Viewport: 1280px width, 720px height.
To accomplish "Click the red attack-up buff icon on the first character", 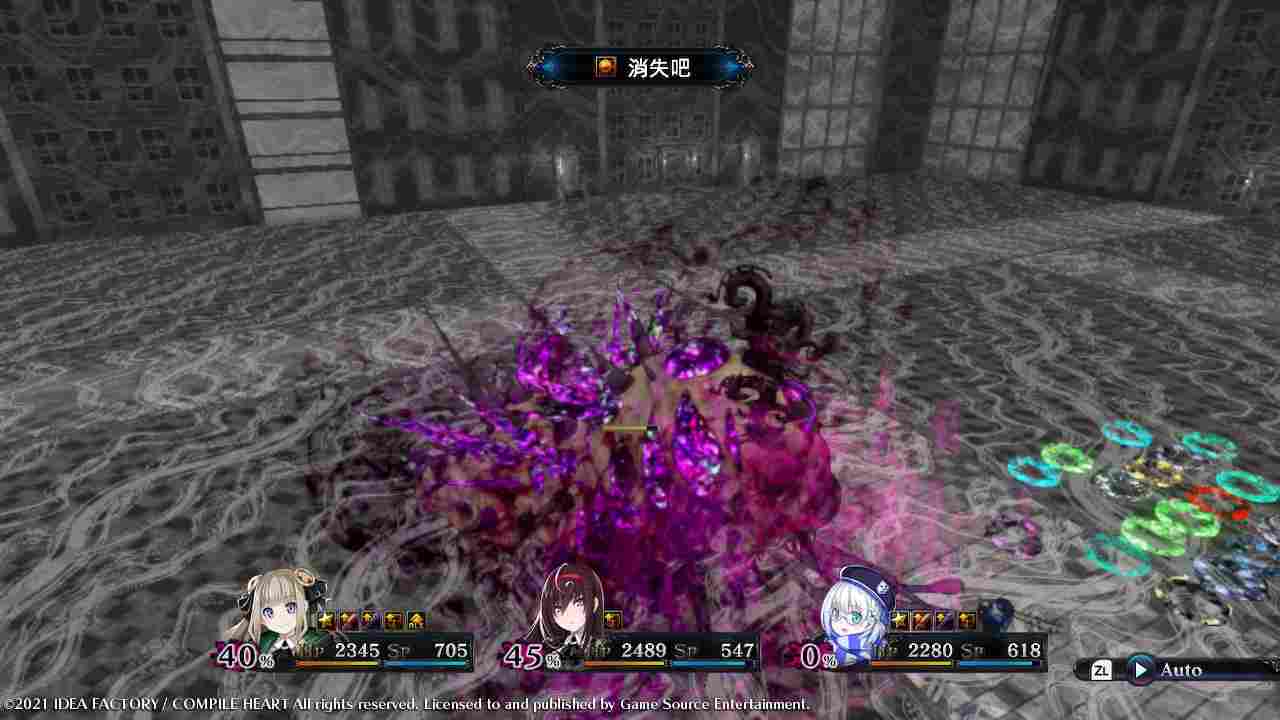I will click(348, 618).
